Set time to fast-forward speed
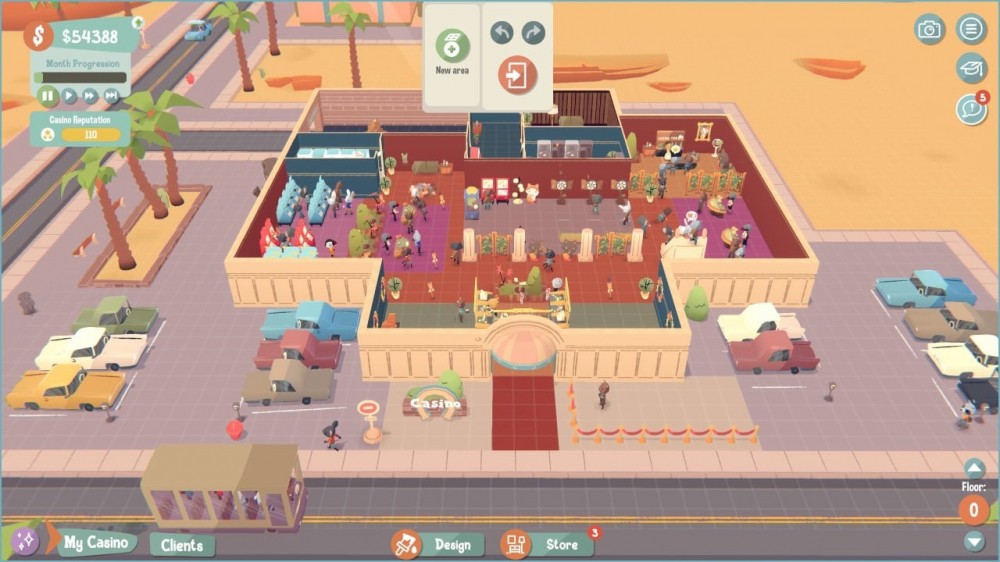This screenshot has height=562, width=1000. click(90, 96)
